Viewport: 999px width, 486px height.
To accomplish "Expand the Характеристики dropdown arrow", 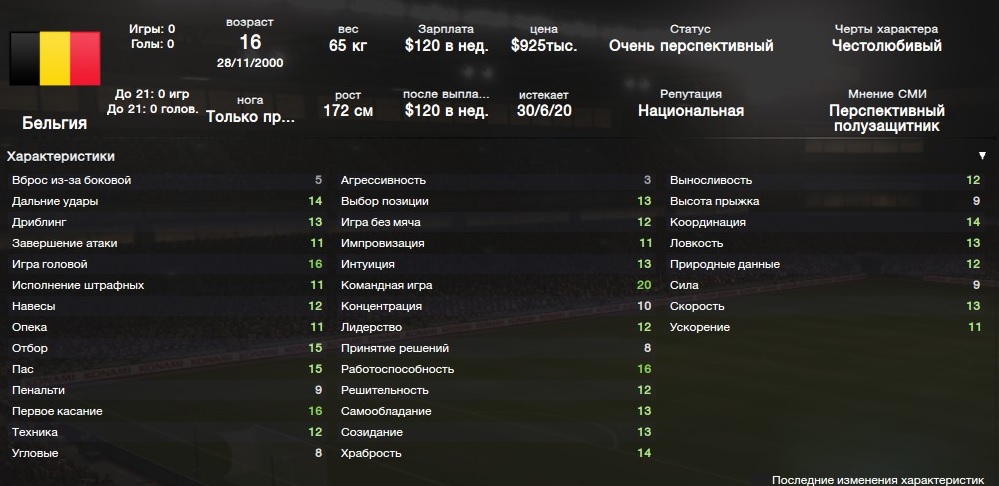I will point(982,156).
